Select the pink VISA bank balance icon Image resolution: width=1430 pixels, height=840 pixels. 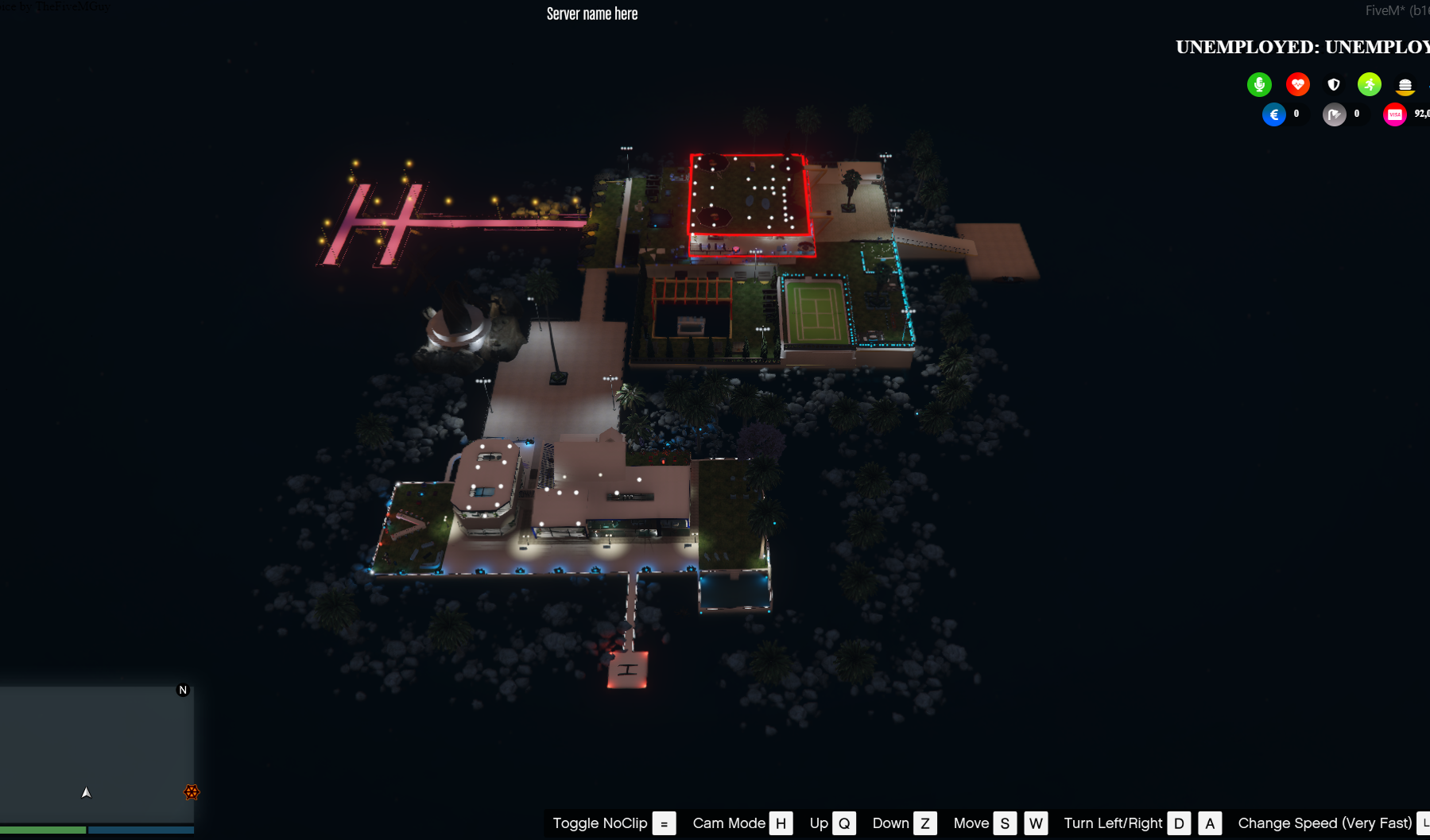pos(1394,114)
